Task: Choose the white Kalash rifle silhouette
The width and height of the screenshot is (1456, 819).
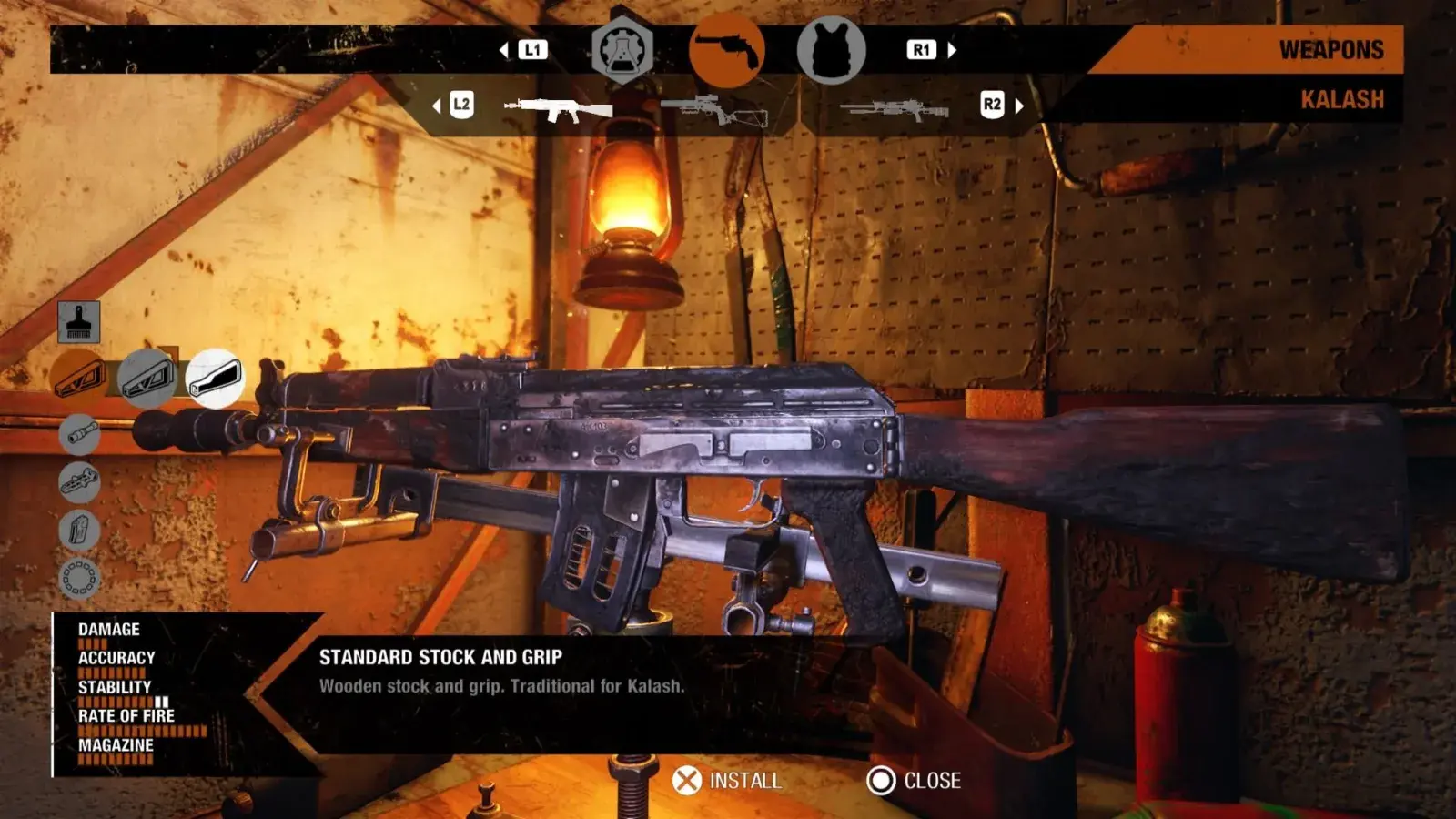Action: pyautogui.click(x=558, y=109)
